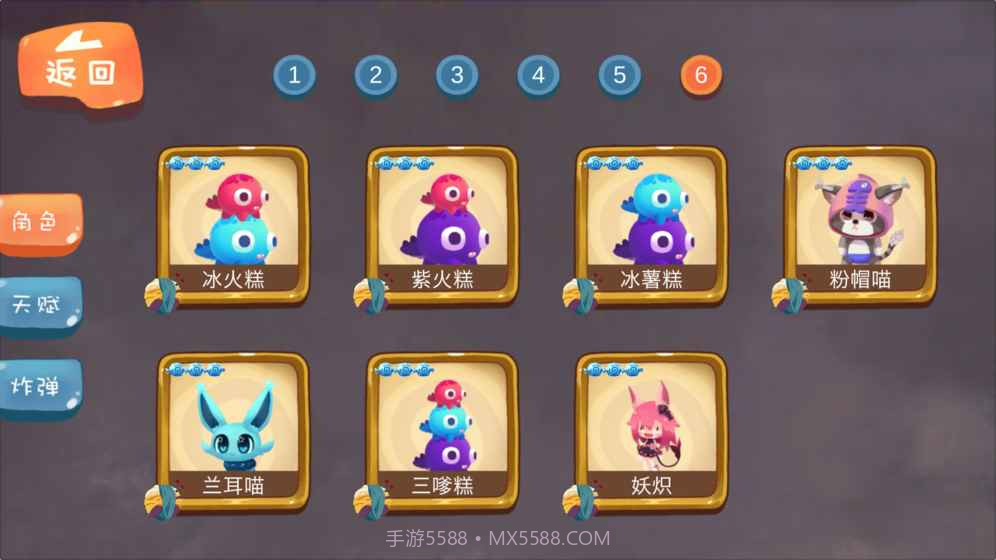Choose the 紫火糕 character card
The image size is (996, 560).
pyautogui.click(x=442, y=225)
